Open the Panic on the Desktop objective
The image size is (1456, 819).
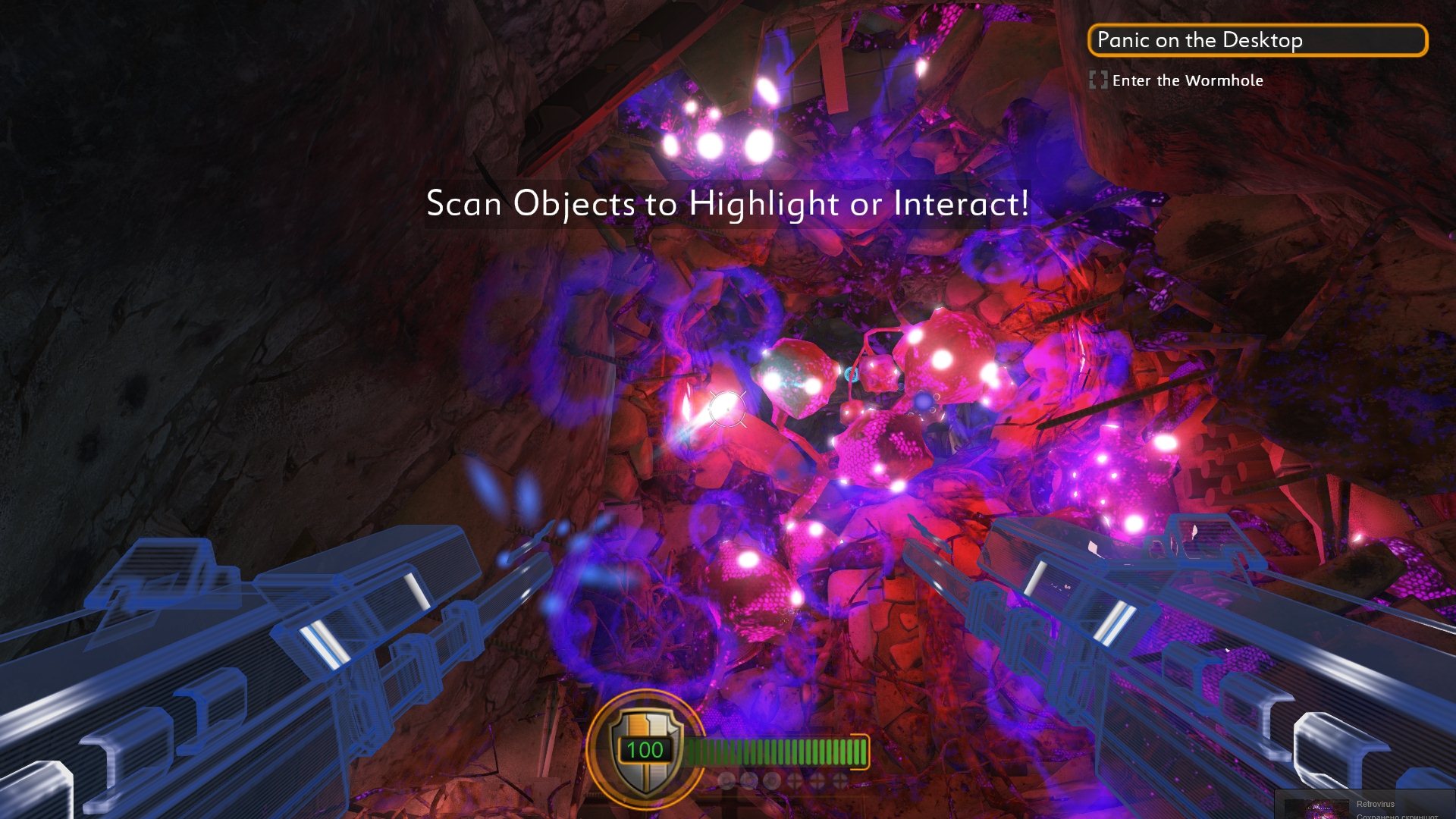[1257, 40]
